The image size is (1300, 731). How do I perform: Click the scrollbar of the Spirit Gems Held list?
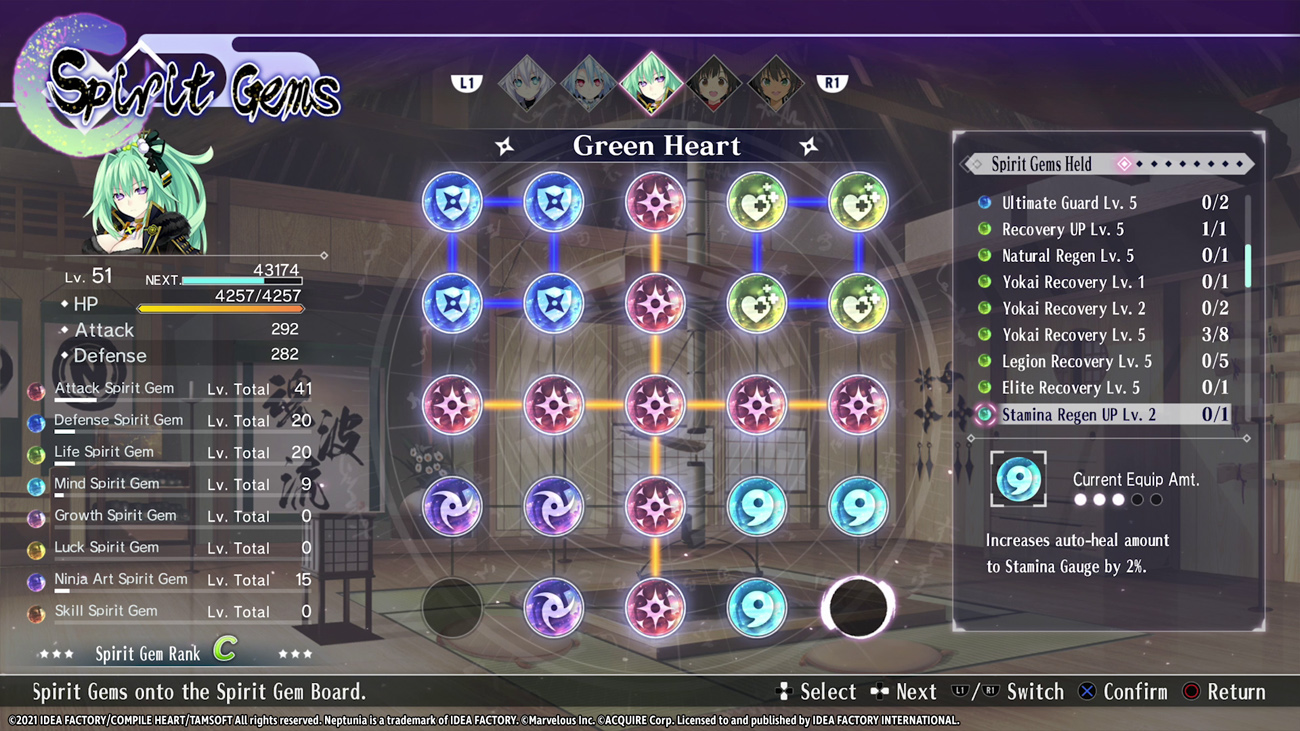click(x=1248, y=265)
